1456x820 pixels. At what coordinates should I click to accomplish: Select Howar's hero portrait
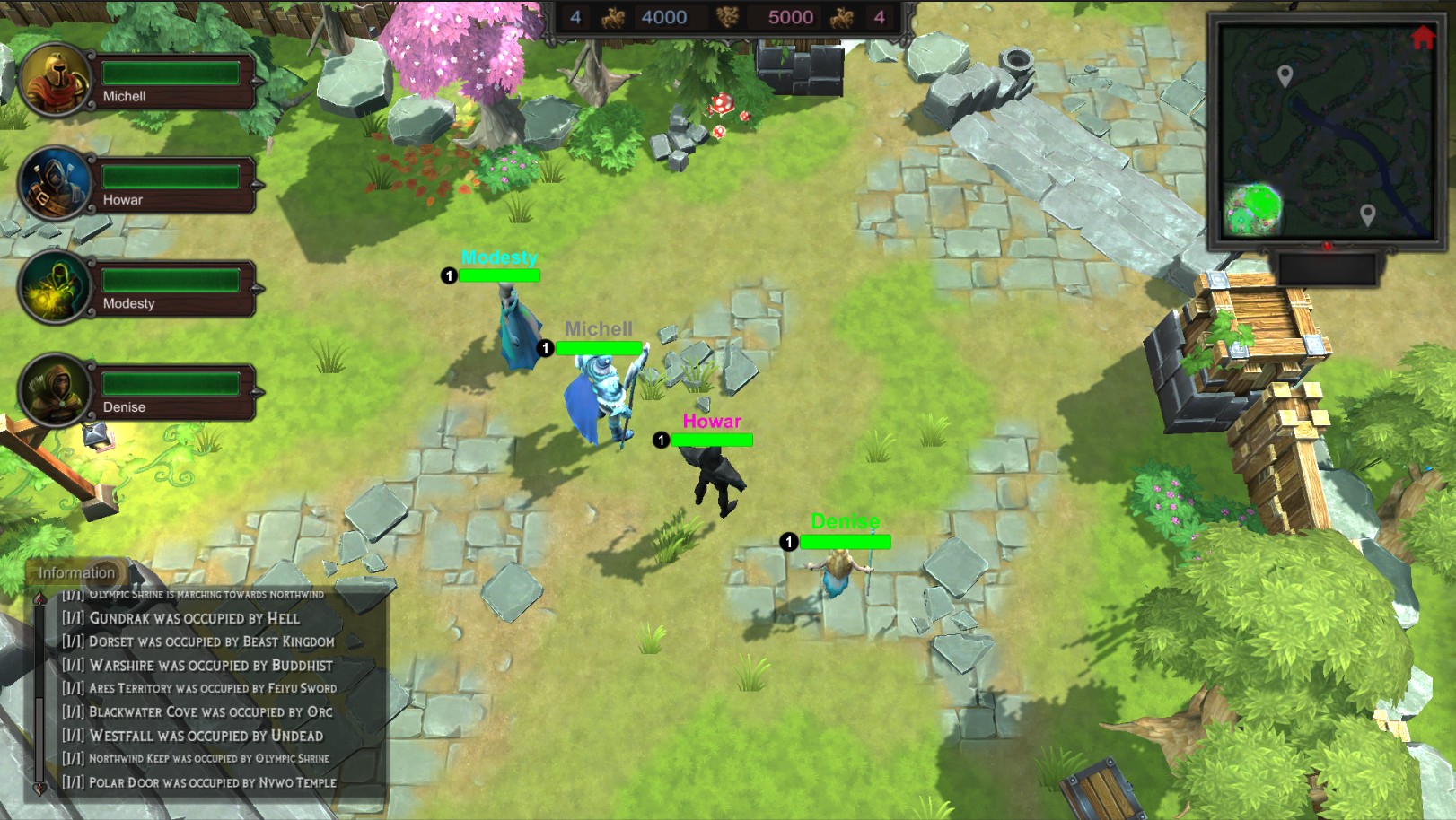[52, 184]
